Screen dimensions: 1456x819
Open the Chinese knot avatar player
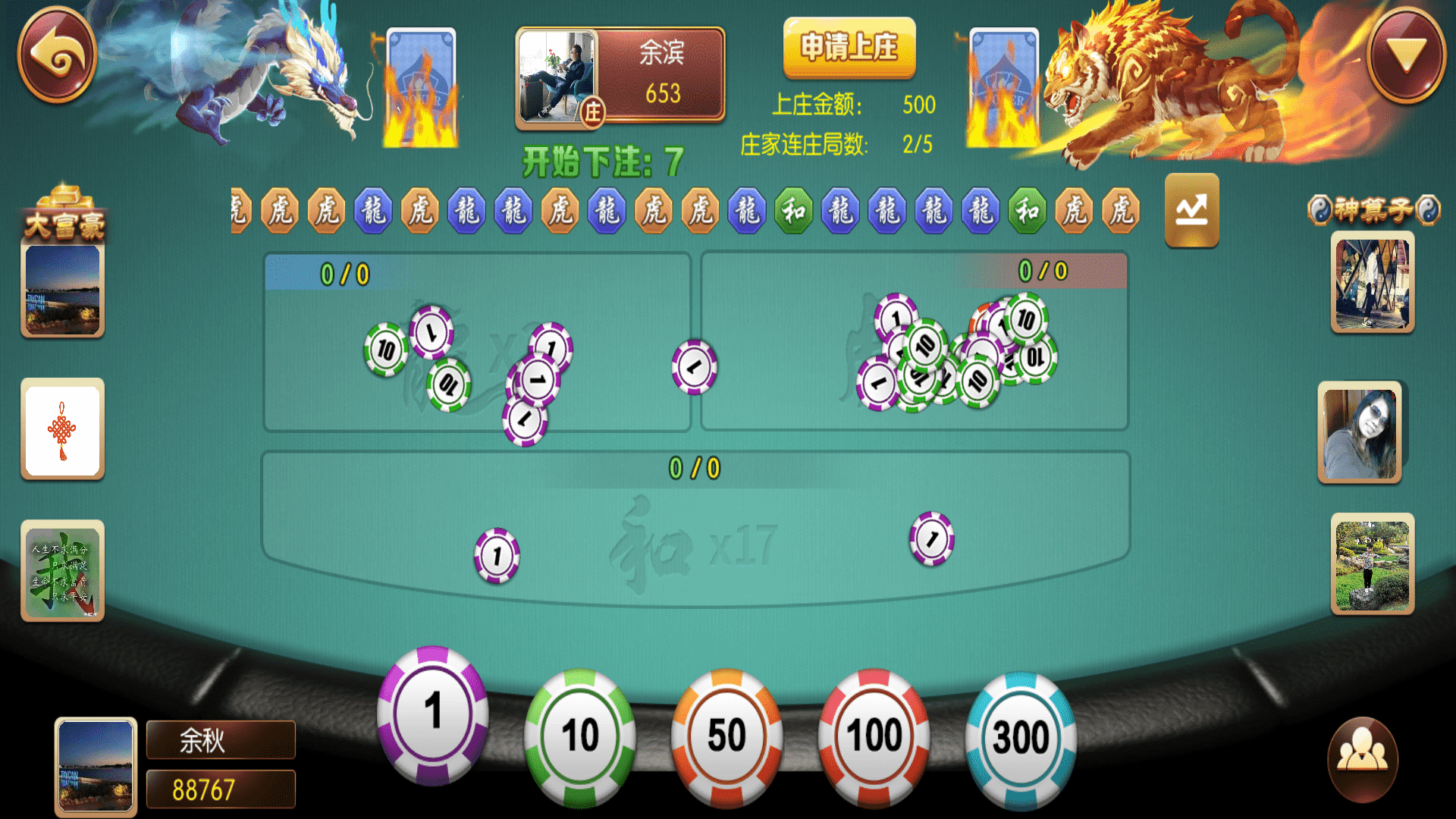click(x=62, y=430)
